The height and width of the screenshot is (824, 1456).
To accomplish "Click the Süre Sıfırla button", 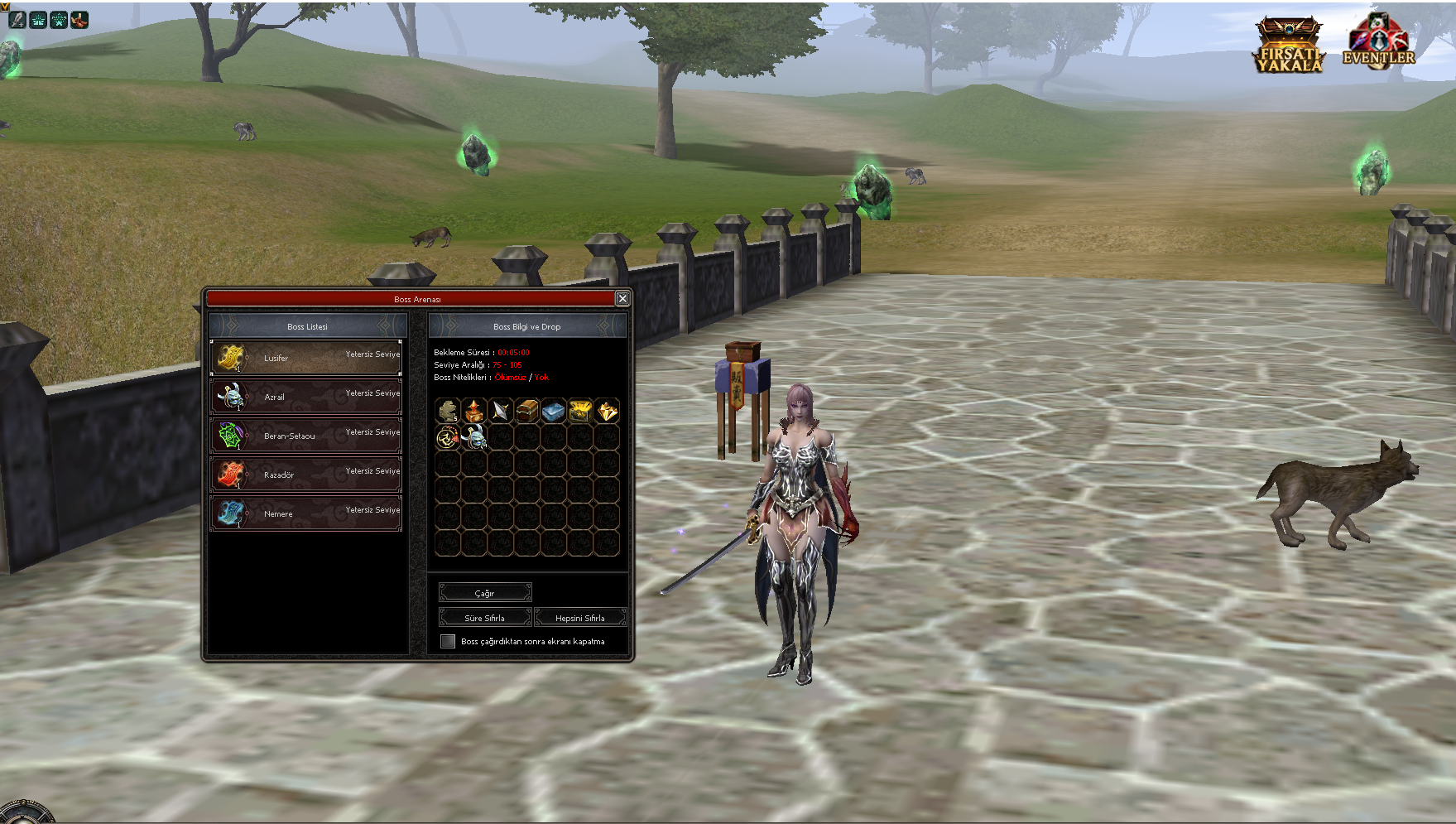I will coord(485,618).
